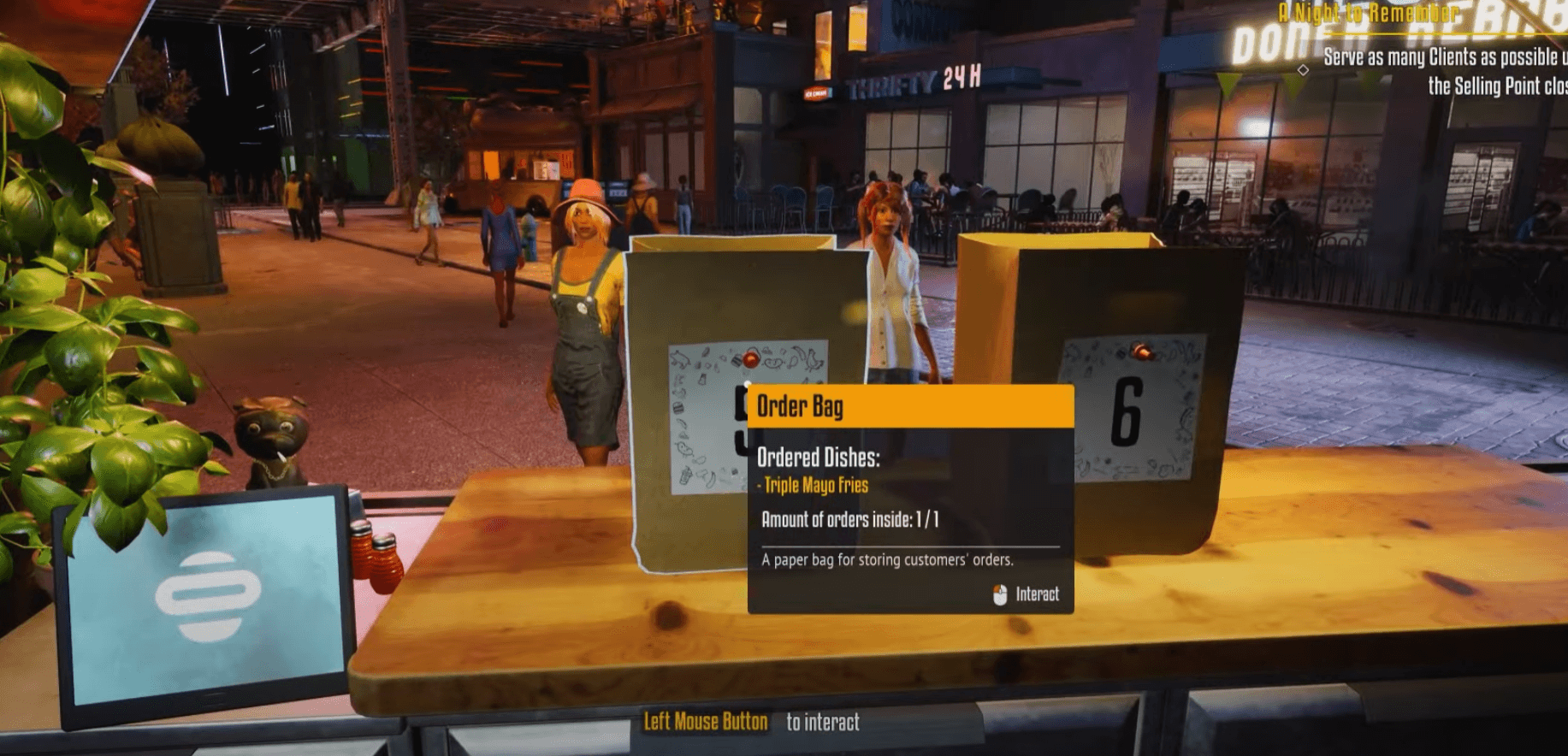Click the Order Bag title header
Viewport: 1568px width, 756px height.
tap(797, 406)
